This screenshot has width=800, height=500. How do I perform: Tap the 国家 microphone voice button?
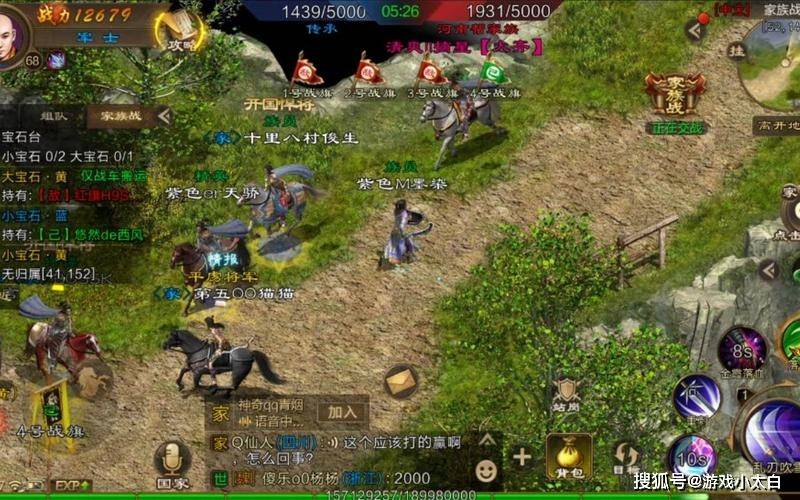[x=171, y=461]
